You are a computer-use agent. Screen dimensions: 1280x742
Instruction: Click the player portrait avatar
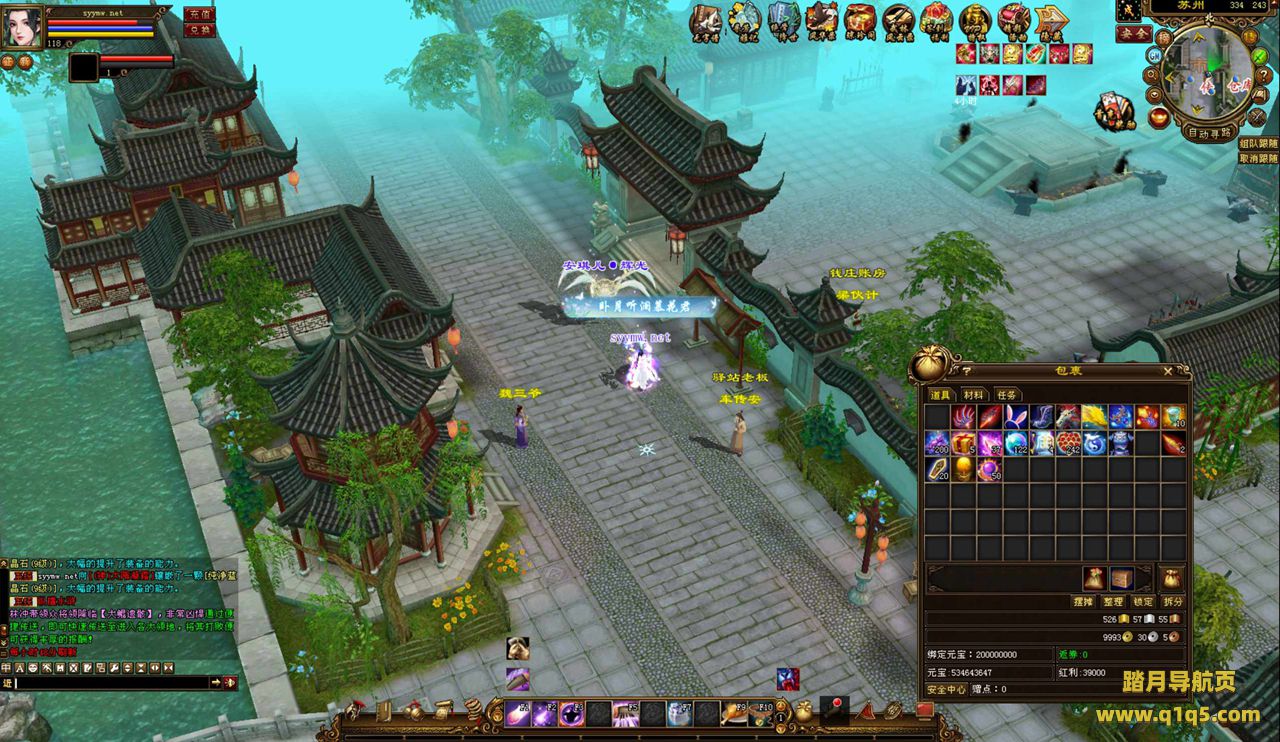(21, 27)
